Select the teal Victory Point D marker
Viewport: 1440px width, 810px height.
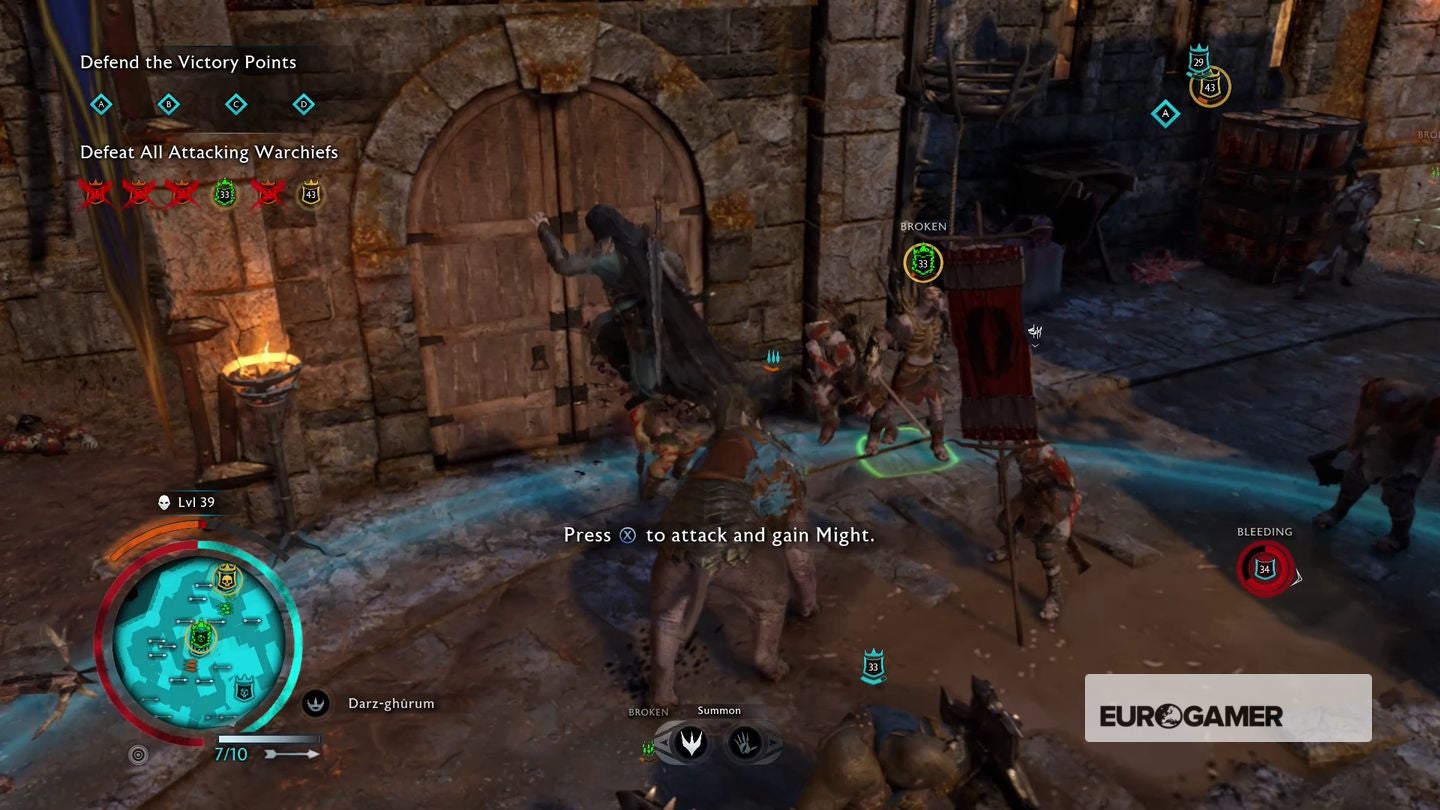[303, 104]
